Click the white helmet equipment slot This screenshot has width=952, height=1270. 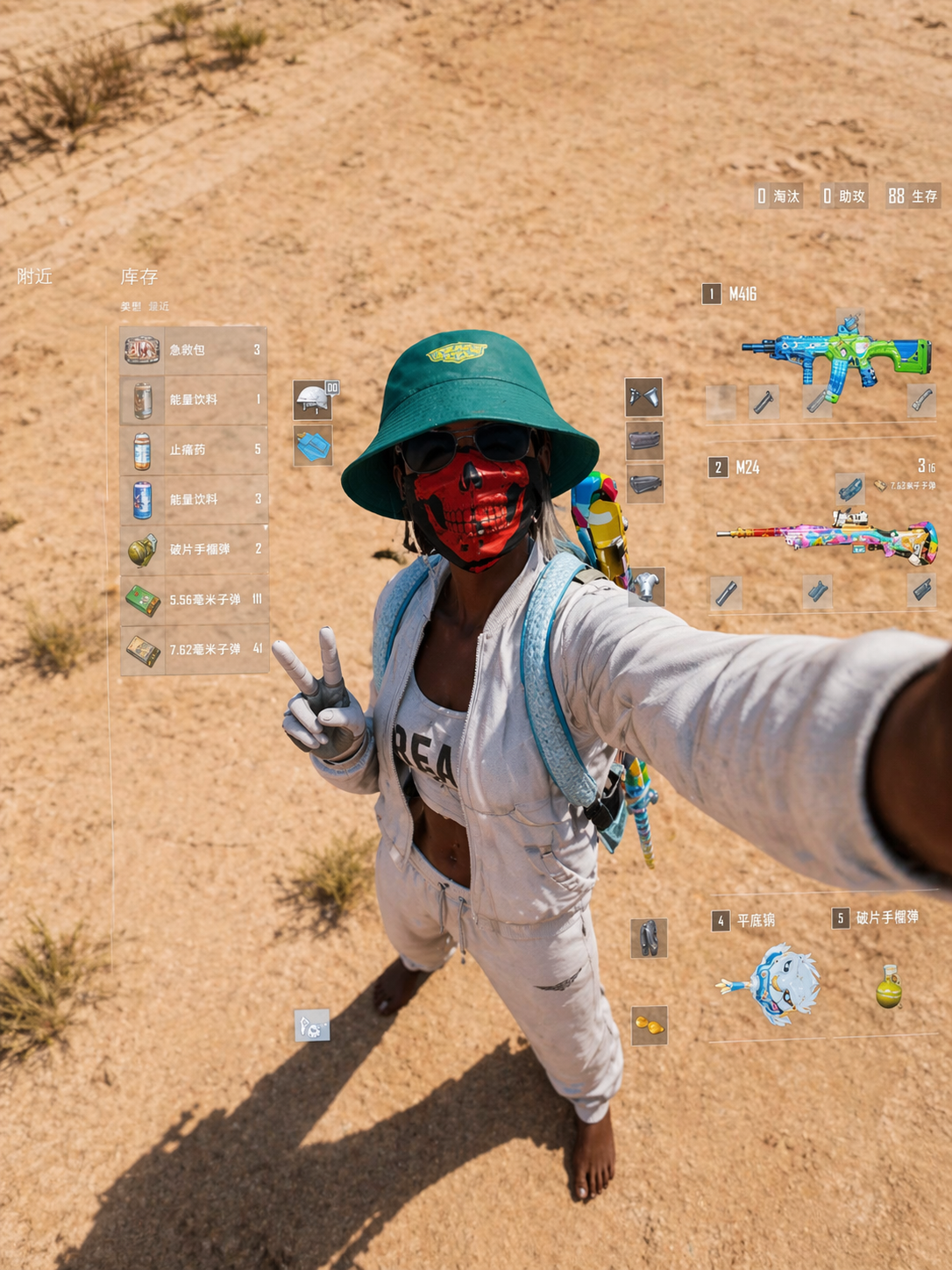(313, 399)
